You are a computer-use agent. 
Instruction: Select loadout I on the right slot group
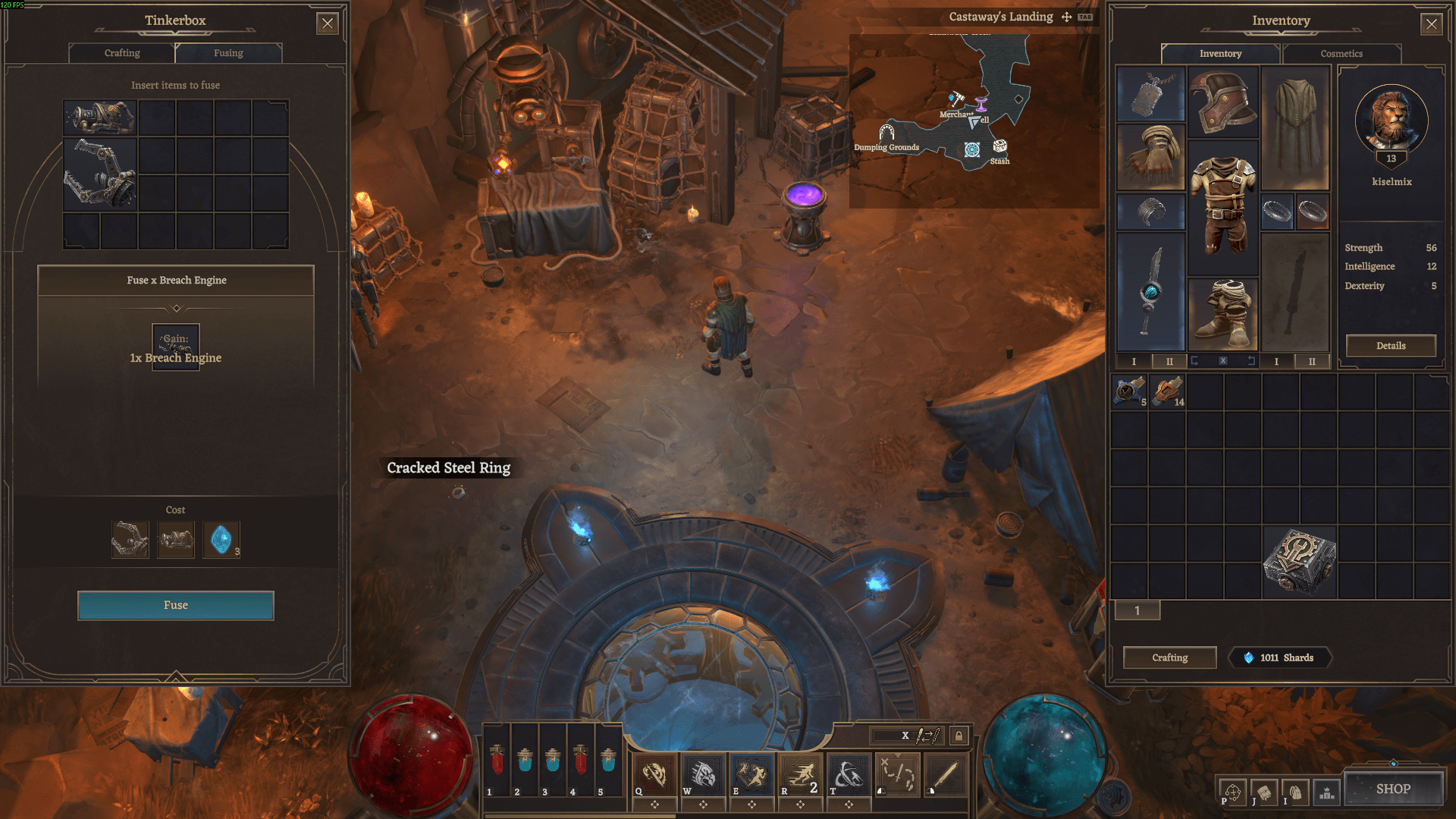(1276, 362)
